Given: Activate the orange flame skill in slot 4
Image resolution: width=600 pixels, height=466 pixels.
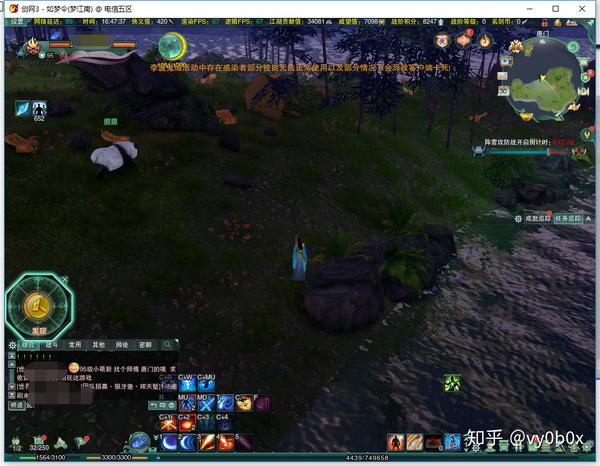Looking at the screenshot, I should pos(225,441).
